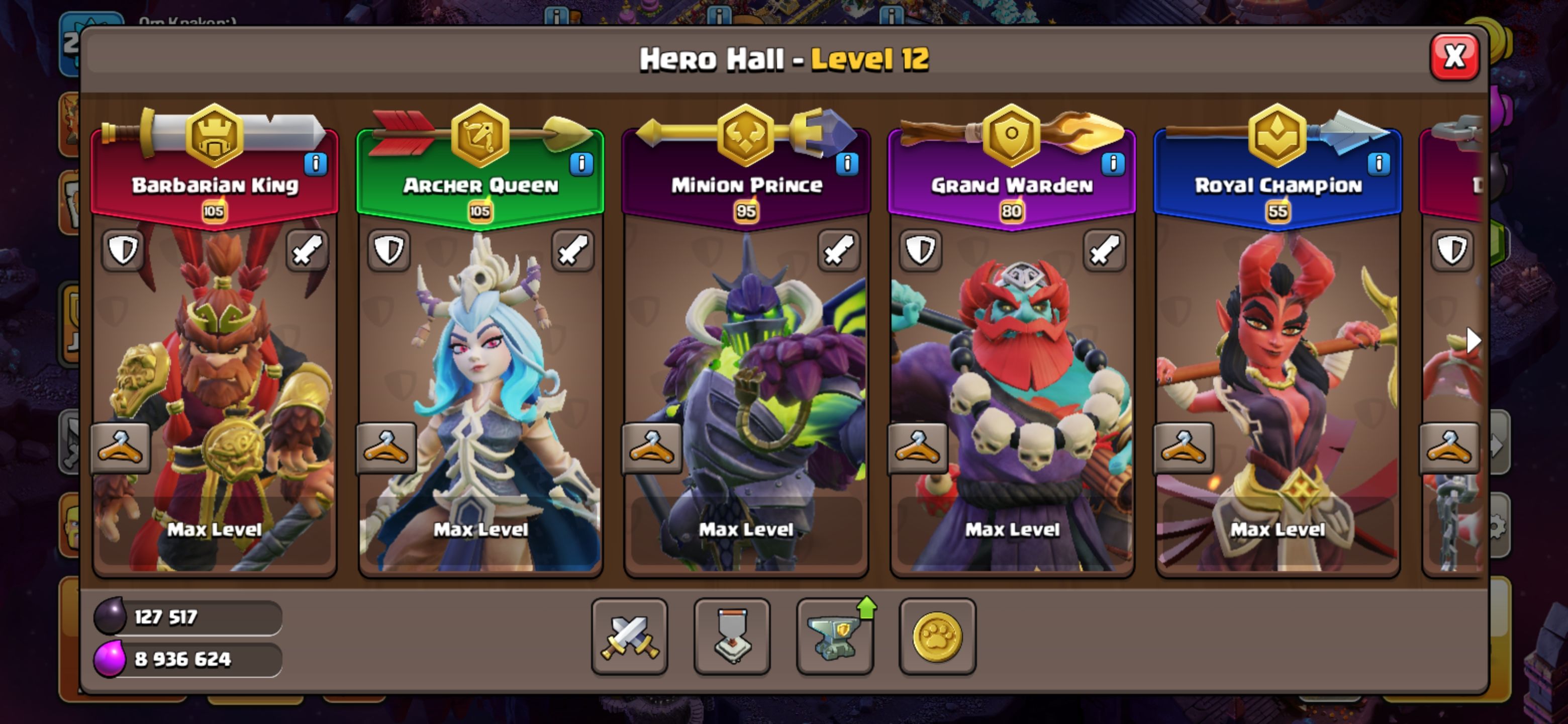Select Barbarian King sword attack mode
Viewport: 1568px width, 724px height.
(307, 250)
